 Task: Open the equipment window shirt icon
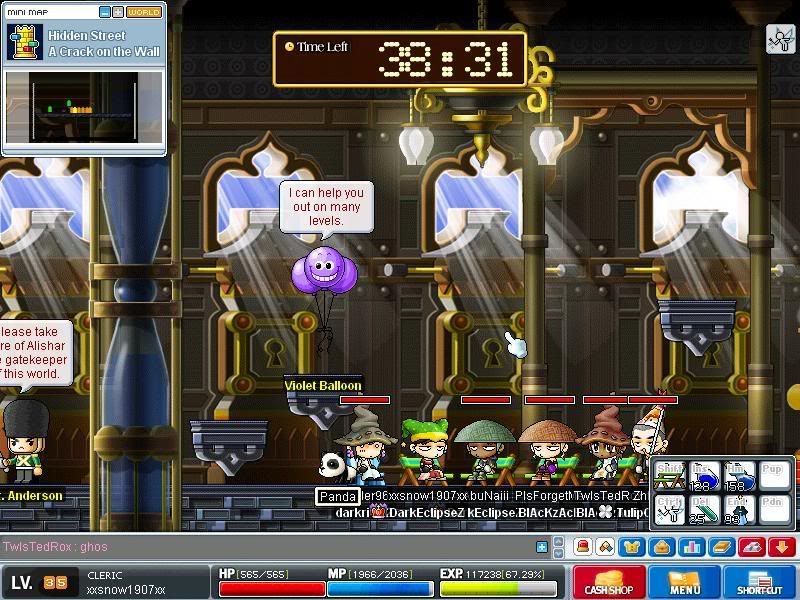click(x=632, y=547)
